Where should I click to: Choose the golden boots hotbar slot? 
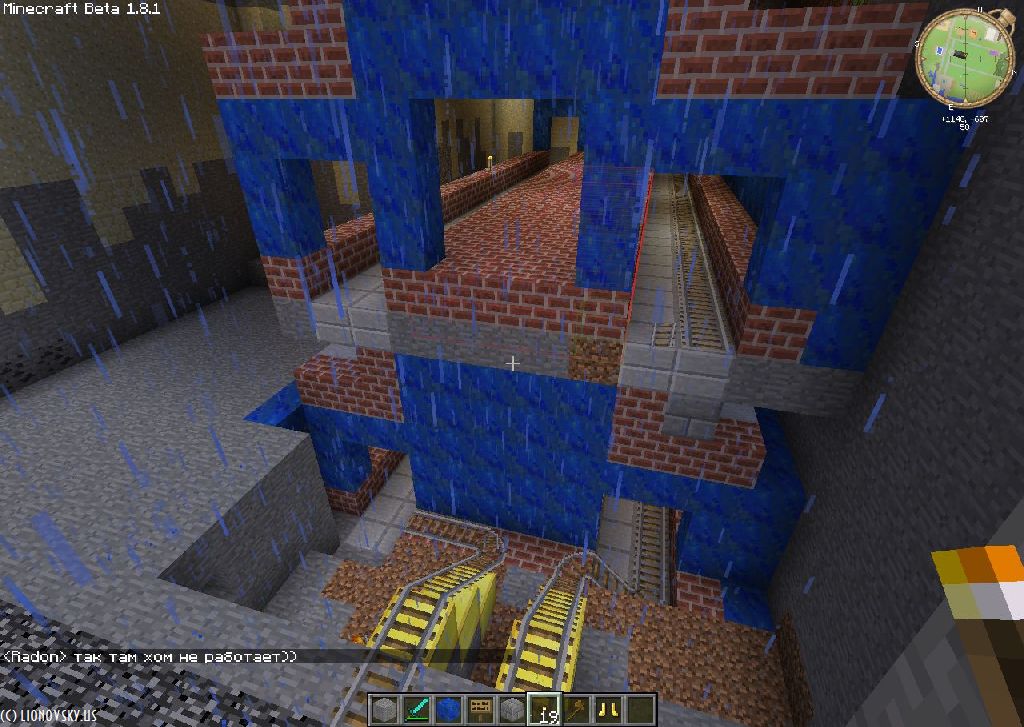pos(608,710)
